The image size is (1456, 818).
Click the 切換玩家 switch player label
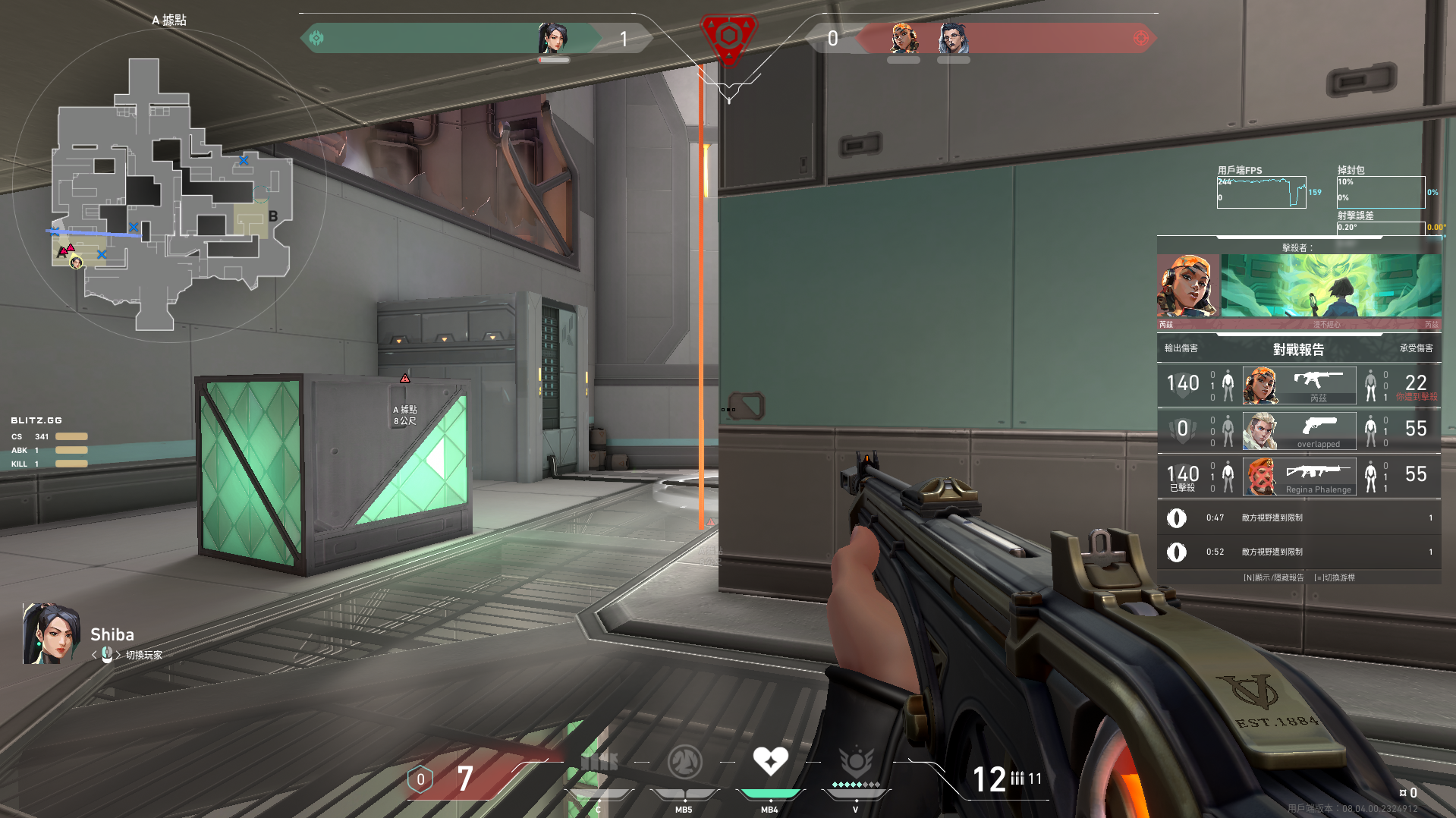click(x=143, y=655)
